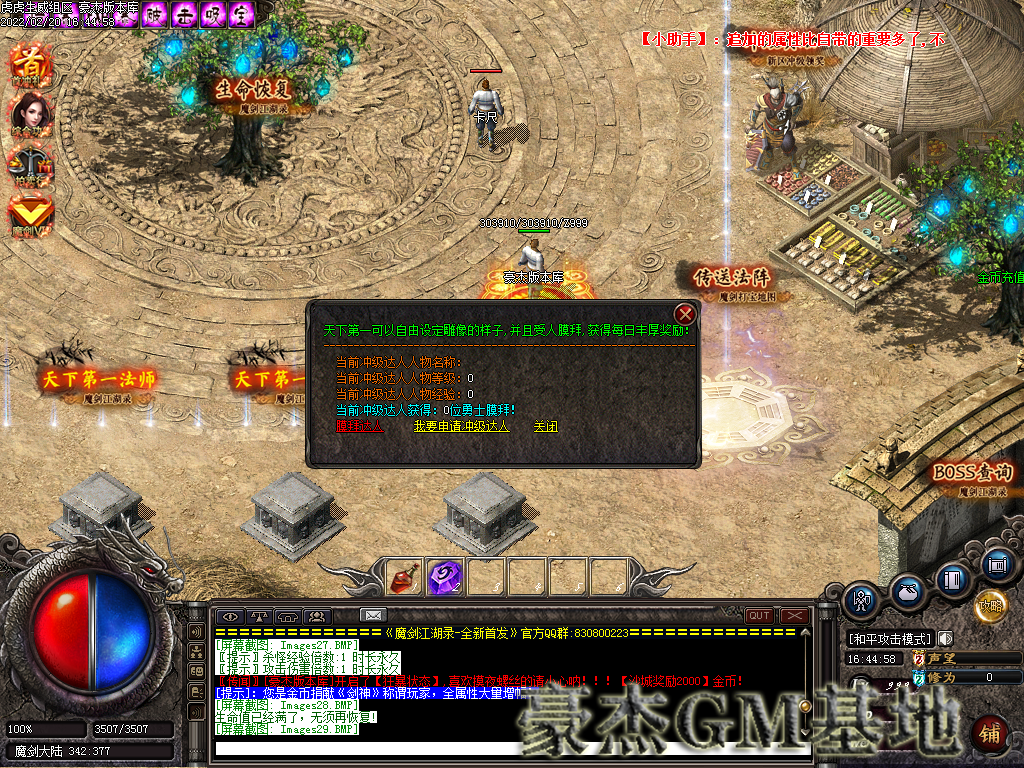Click the QUT button on chat bar
1024x768 pixels.
click(759, 616)
